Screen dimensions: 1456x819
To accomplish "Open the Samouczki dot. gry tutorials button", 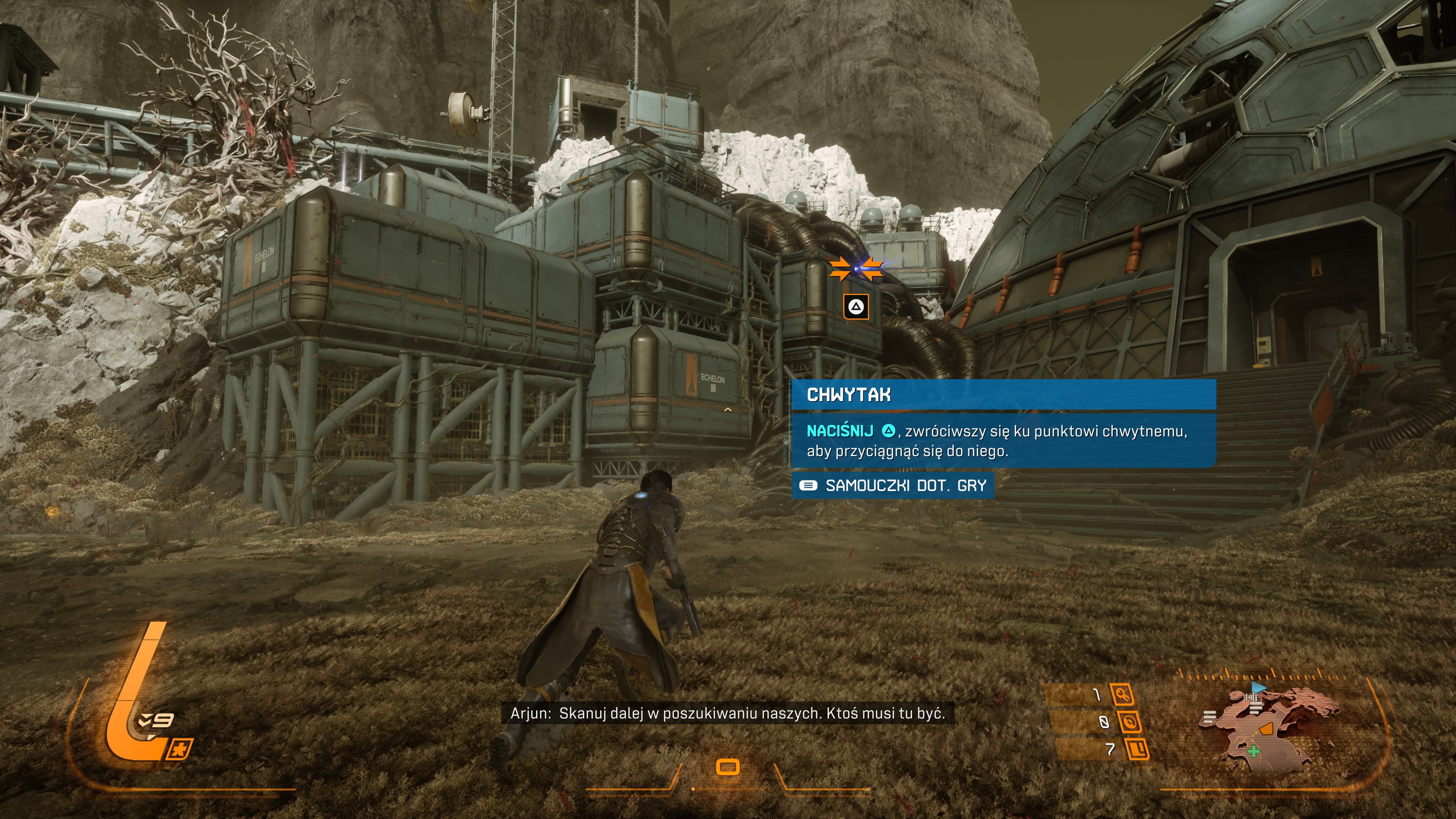I will point(893,485).
